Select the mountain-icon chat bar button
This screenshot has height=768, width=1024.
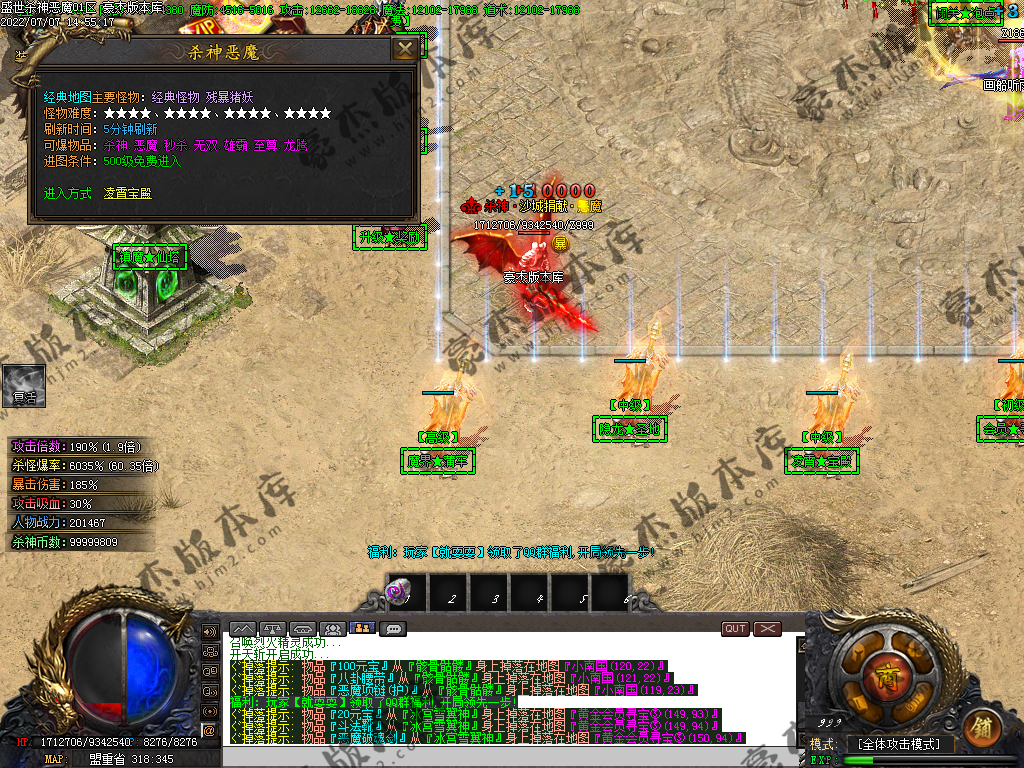[244, 629]
